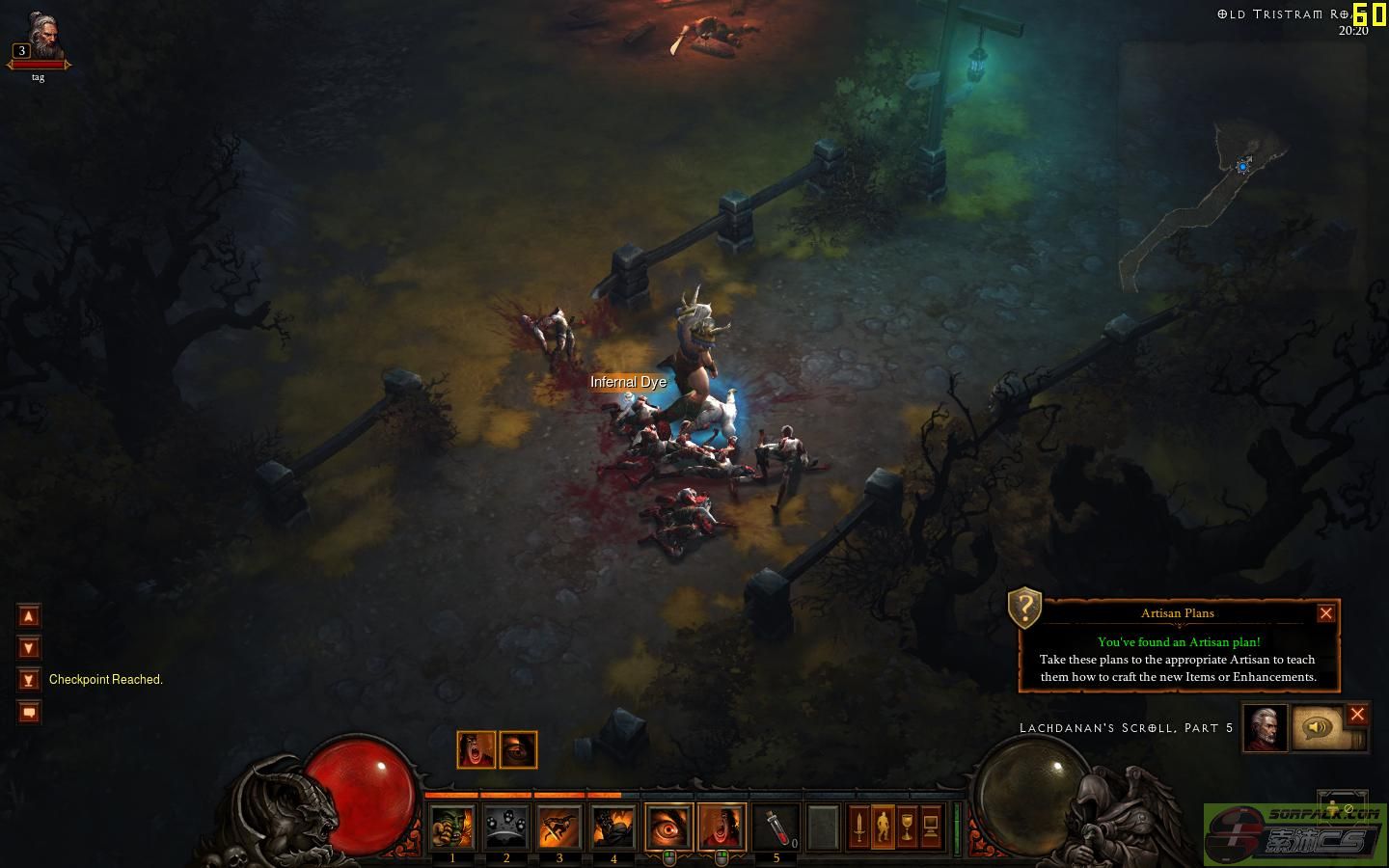Select the glowing eye skill in the action bar

click(x=668, y=827)
